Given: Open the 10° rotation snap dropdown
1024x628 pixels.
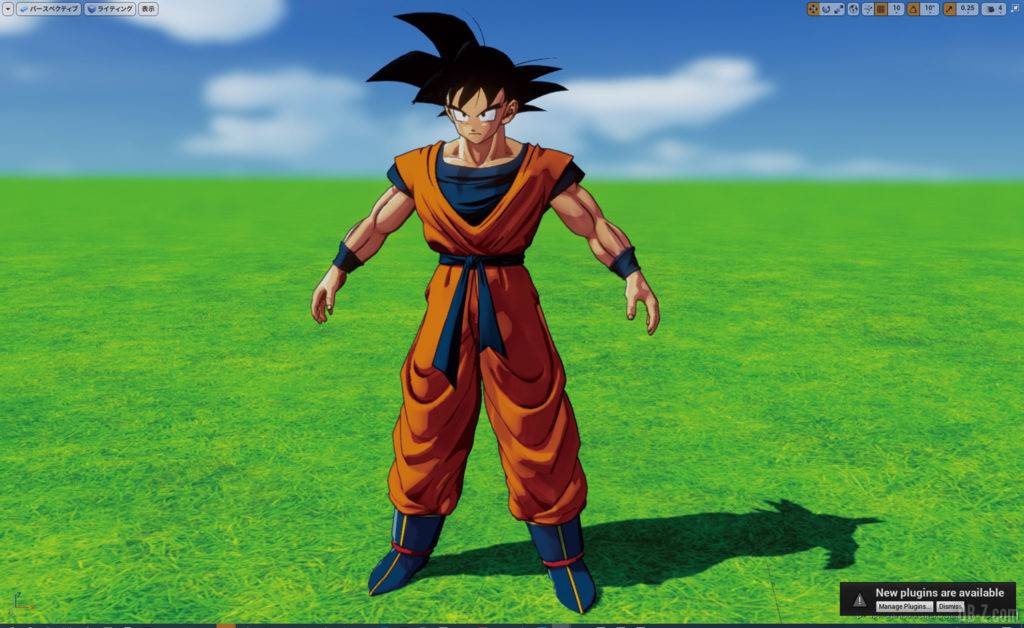Looking at the screenshot, I should (929, 9).
